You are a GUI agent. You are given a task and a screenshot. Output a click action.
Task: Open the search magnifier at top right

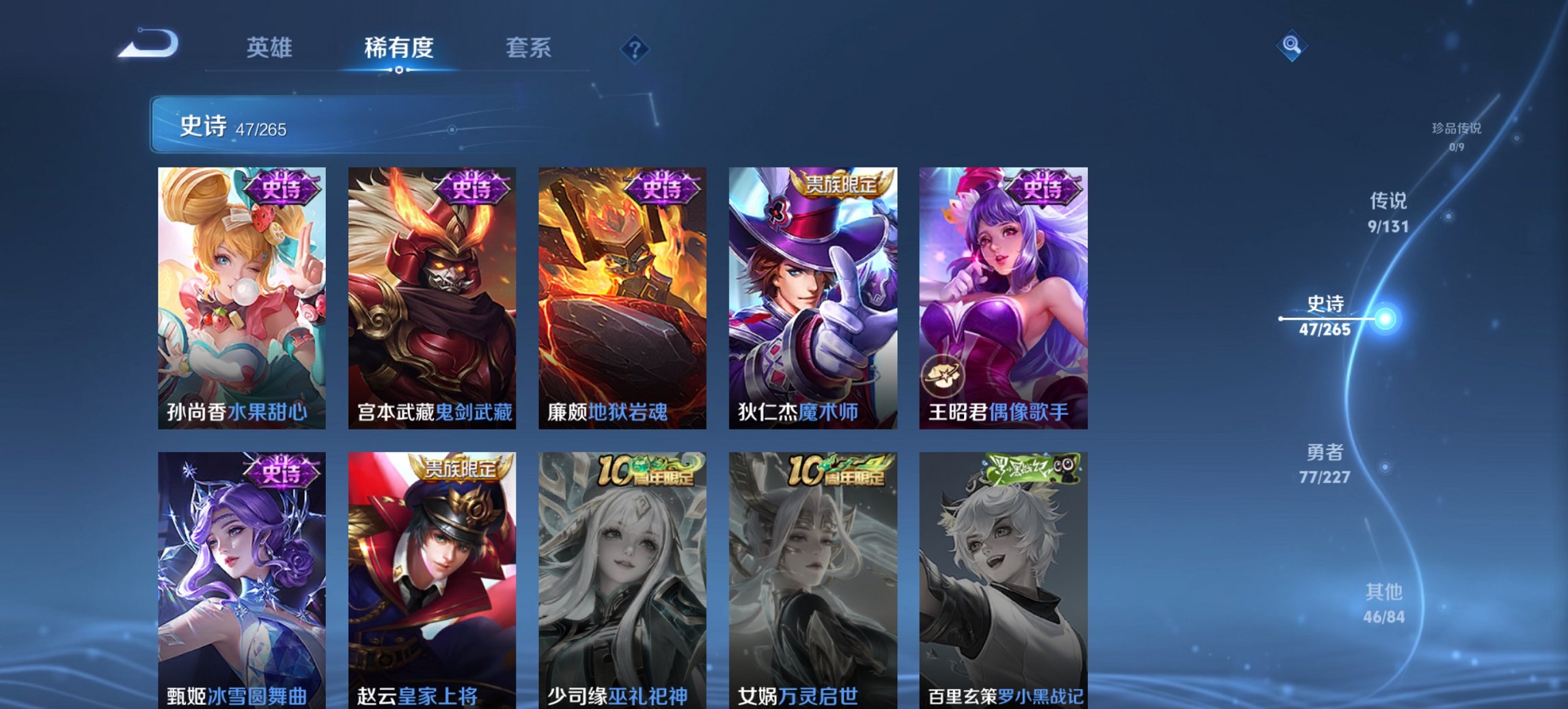point(1290,46)
